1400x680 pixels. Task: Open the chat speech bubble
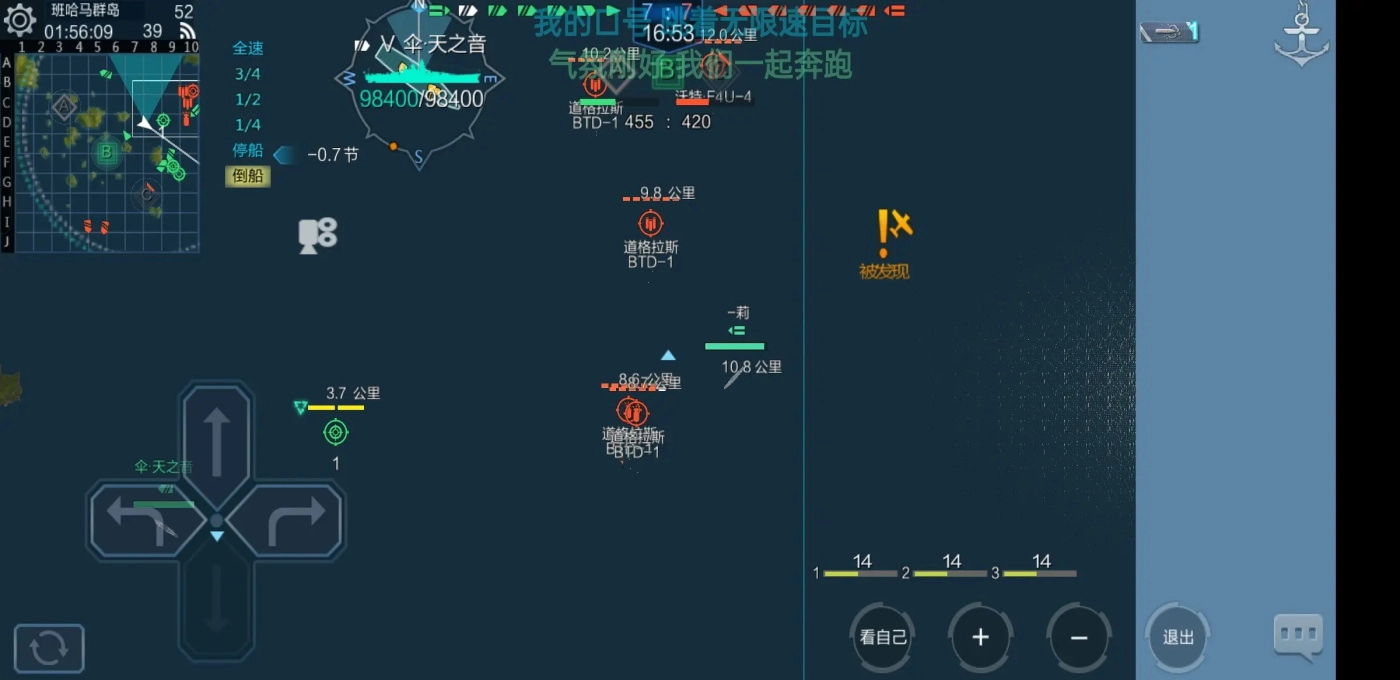click(1298, 634)
